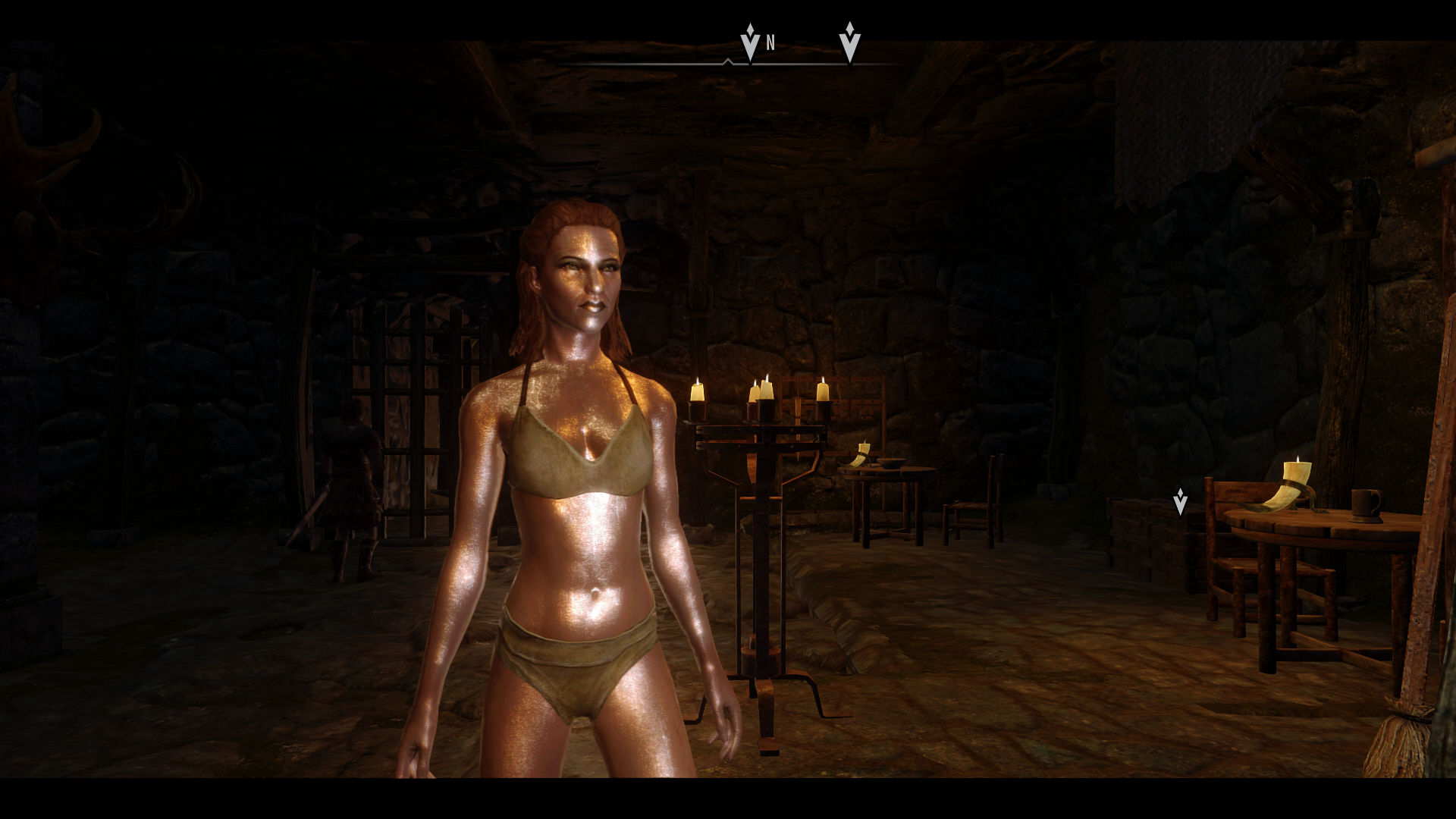
Task: Select the compass quest marker farthest from N
Action: [x=849, y=42]
